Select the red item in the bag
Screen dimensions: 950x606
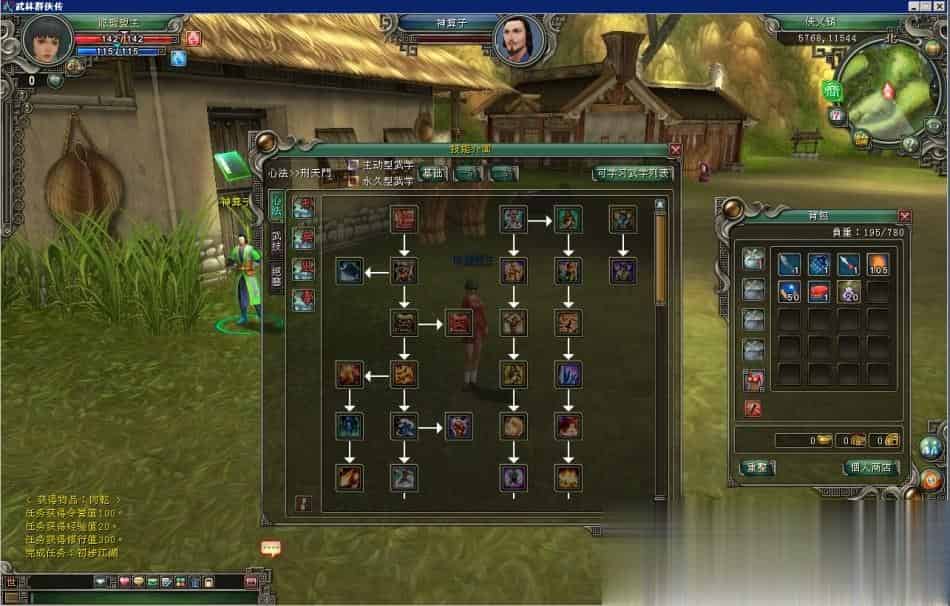[x=819, y=292]
